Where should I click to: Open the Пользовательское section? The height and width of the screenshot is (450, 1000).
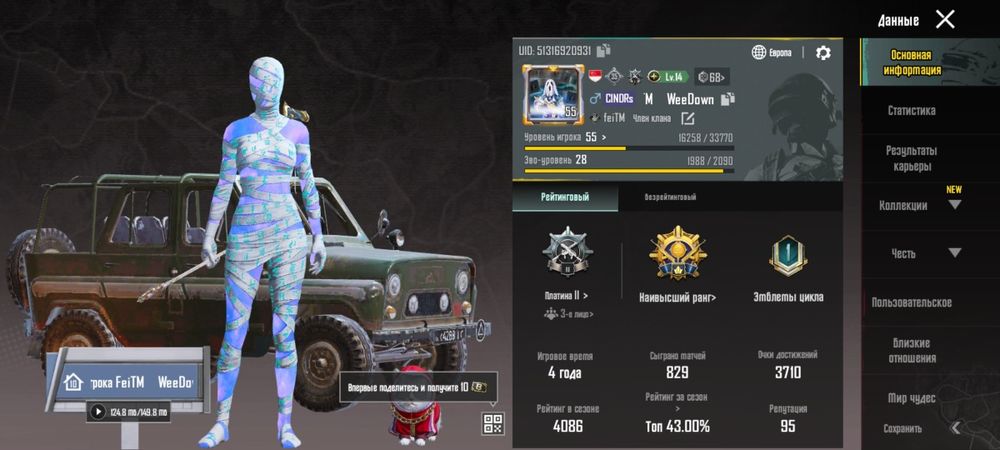911,302
